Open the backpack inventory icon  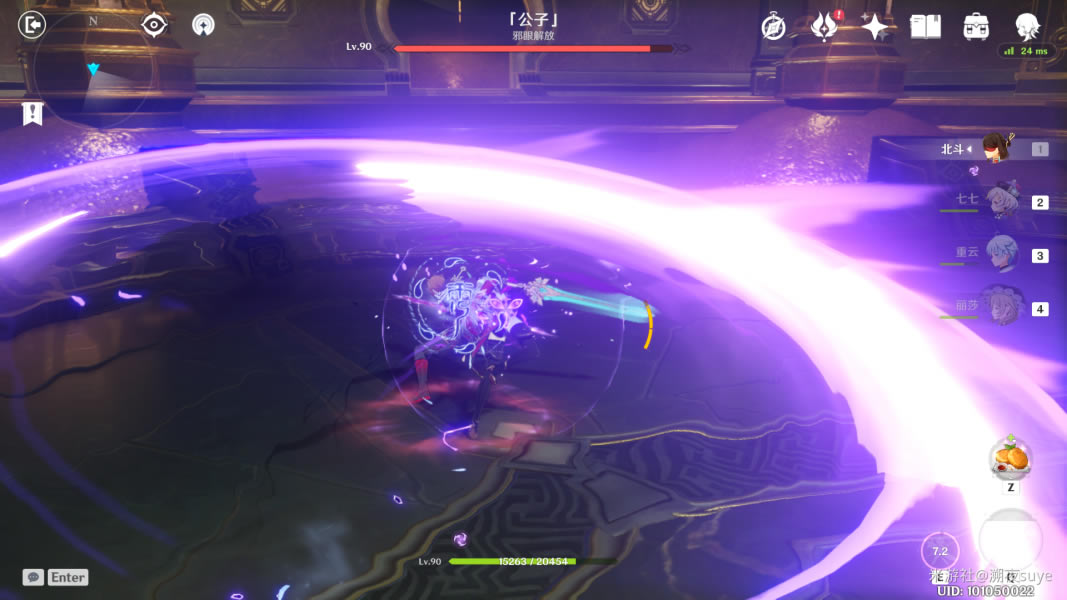coord(976,27)
